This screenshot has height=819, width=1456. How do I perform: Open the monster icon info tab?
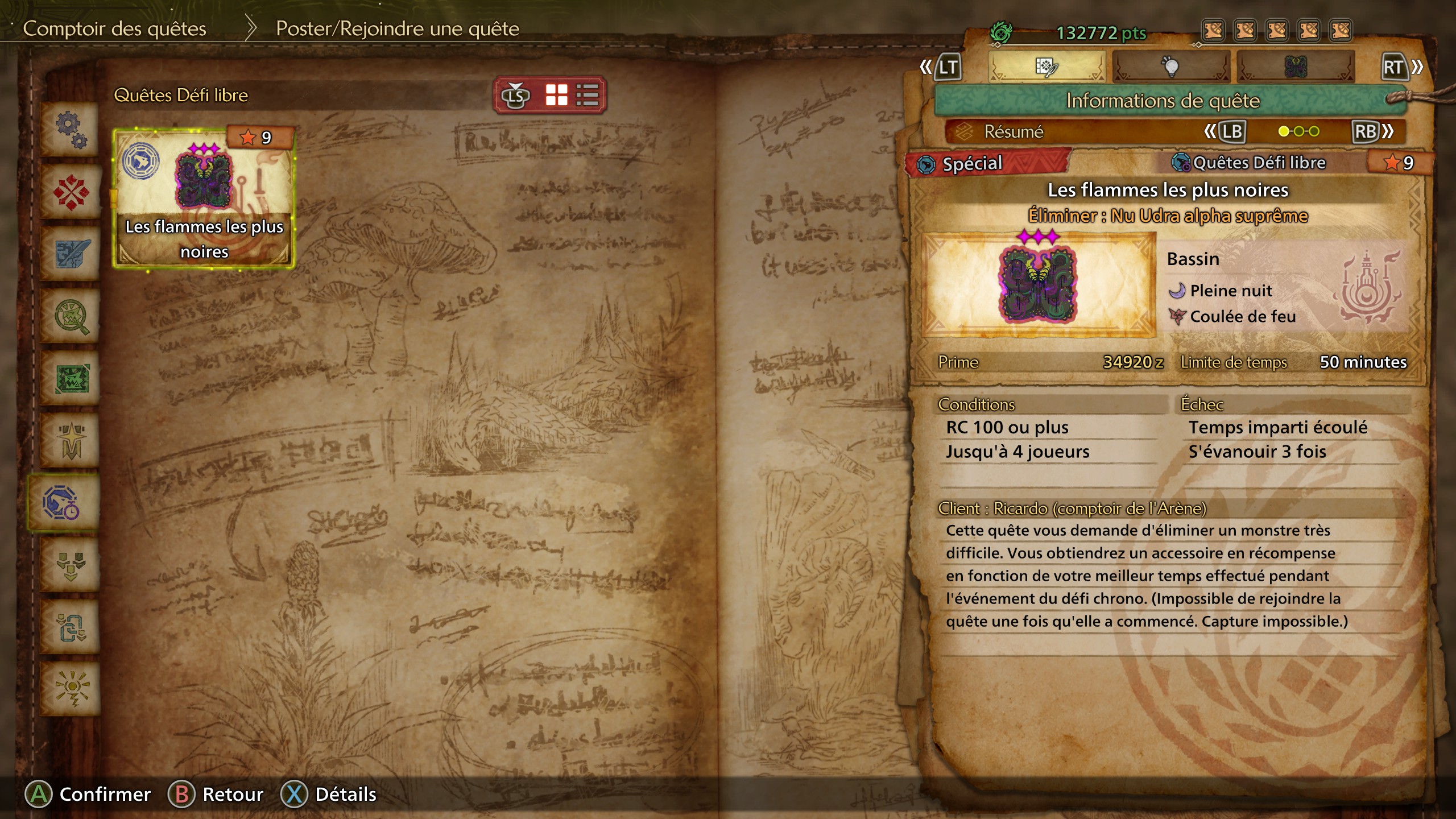[x=1297, y=67]
